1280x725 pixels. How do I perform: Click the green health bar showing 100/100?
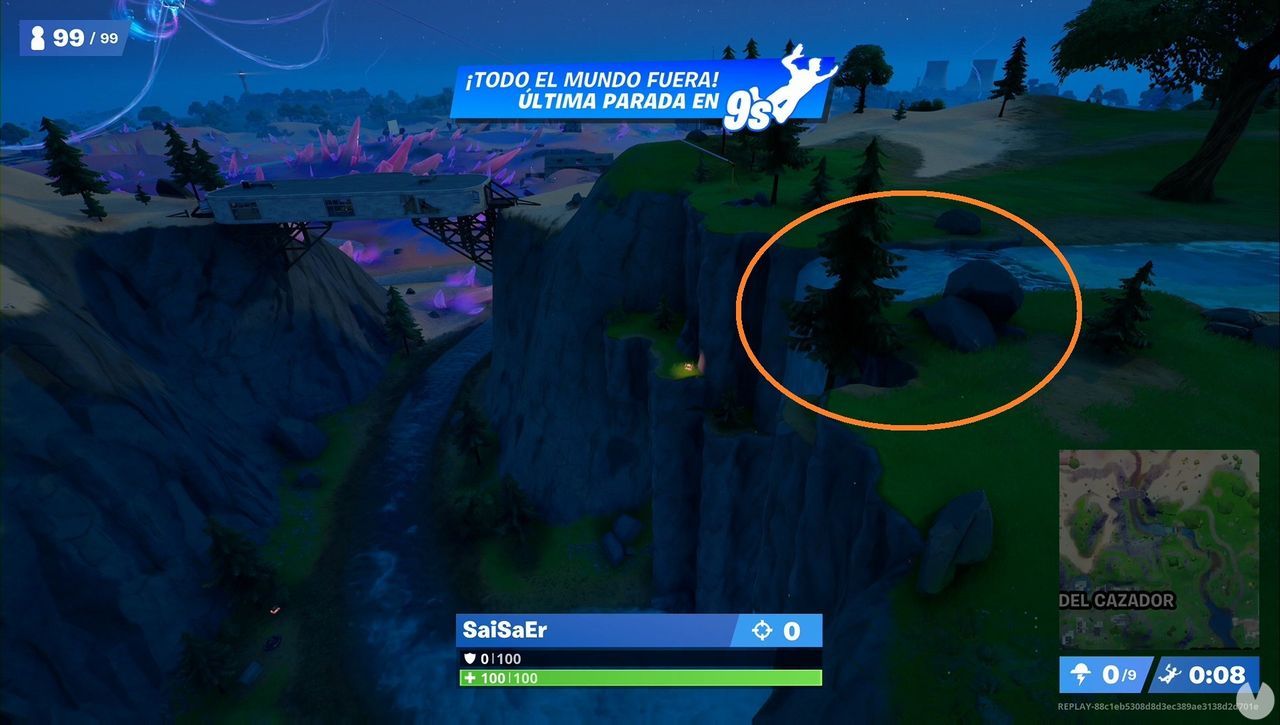click(640, 678)
